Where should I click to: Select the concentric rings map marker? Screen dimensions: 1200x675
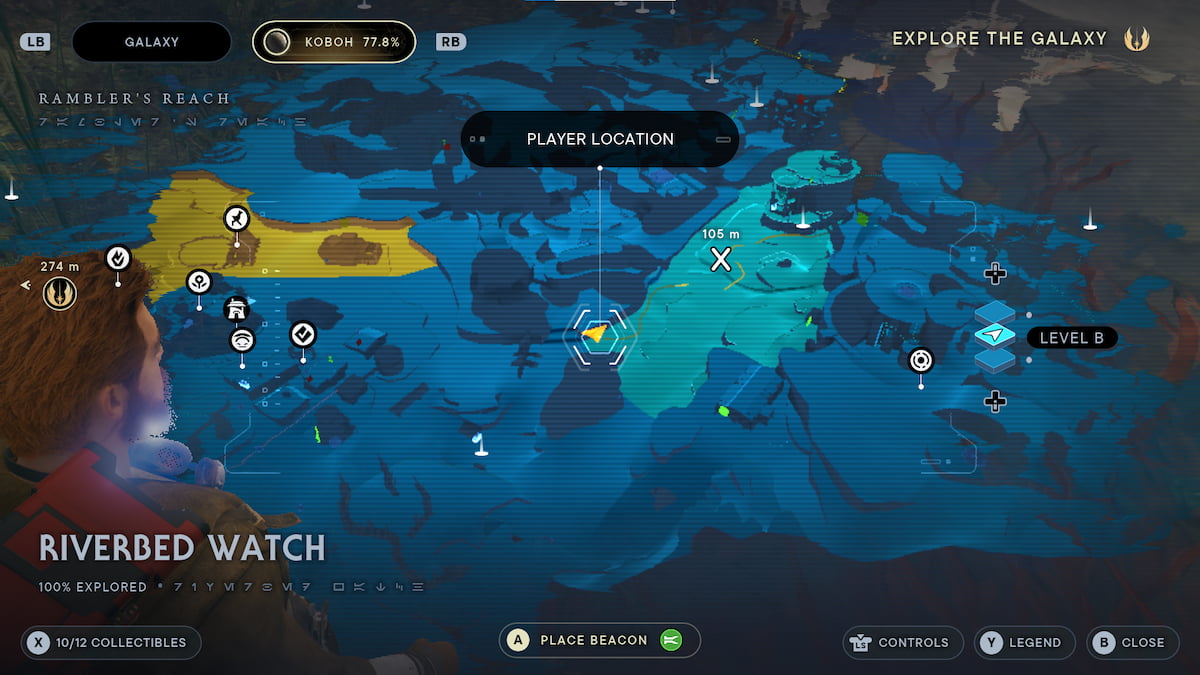[920, 360]
